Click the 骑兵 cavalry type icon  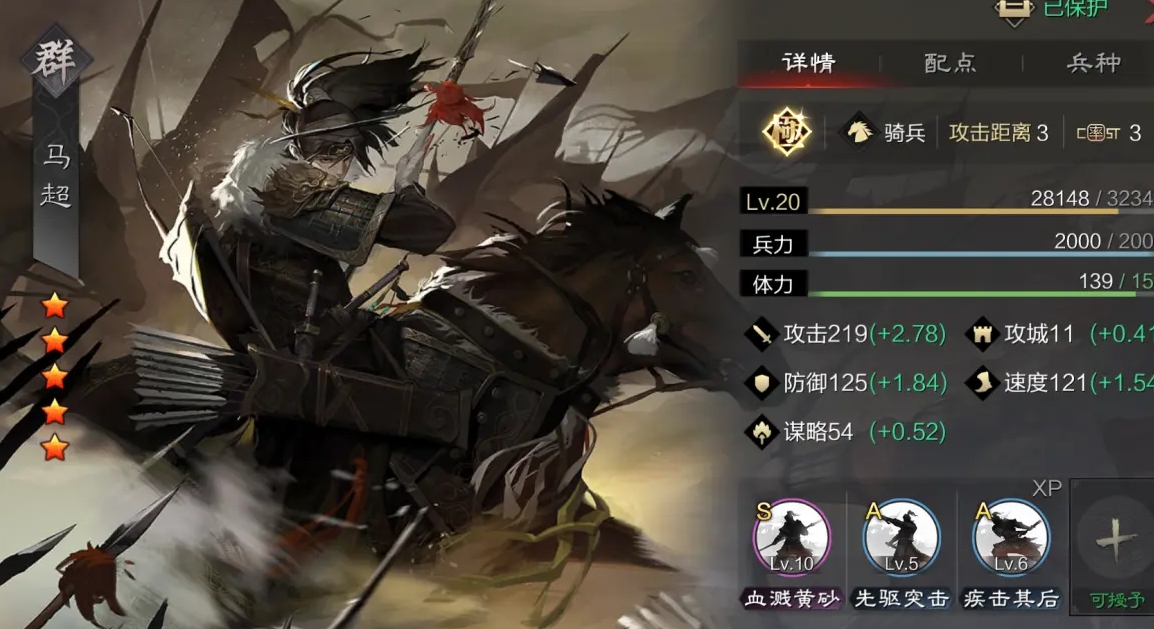[858, 132]
